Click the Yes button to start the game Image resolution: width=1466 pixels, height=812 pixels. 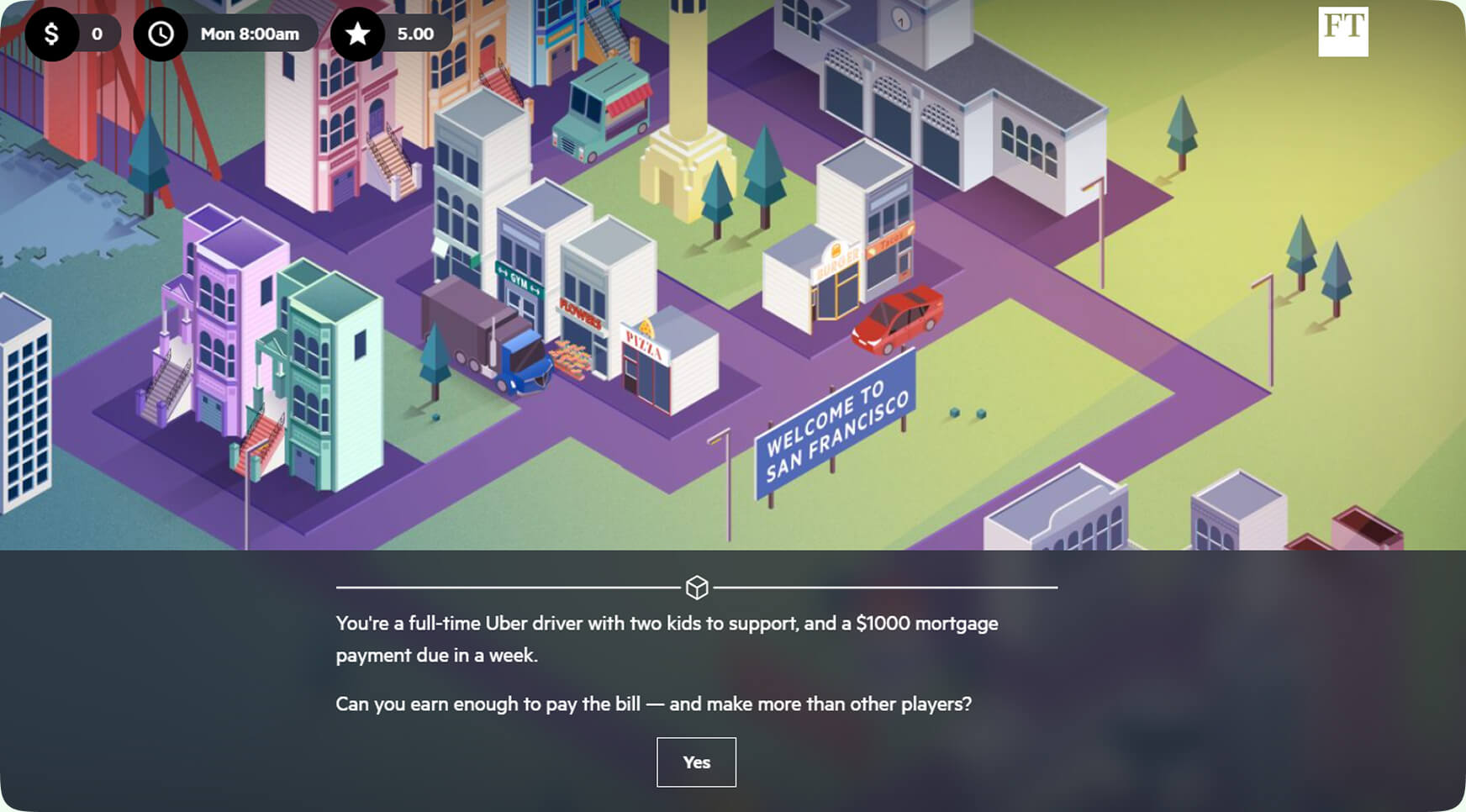point(696,762)
